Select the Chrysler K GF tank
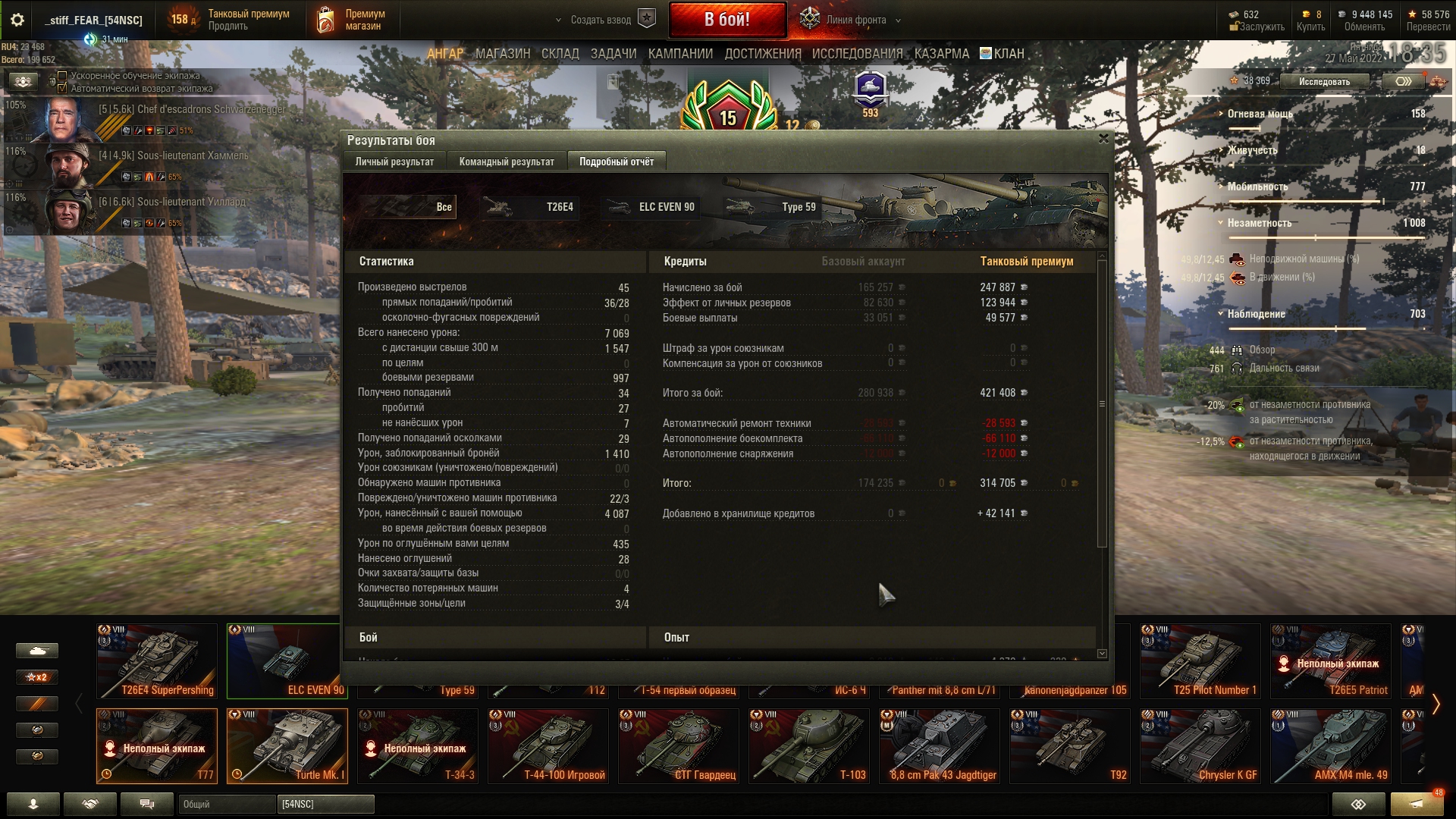 coord(1200,745)
